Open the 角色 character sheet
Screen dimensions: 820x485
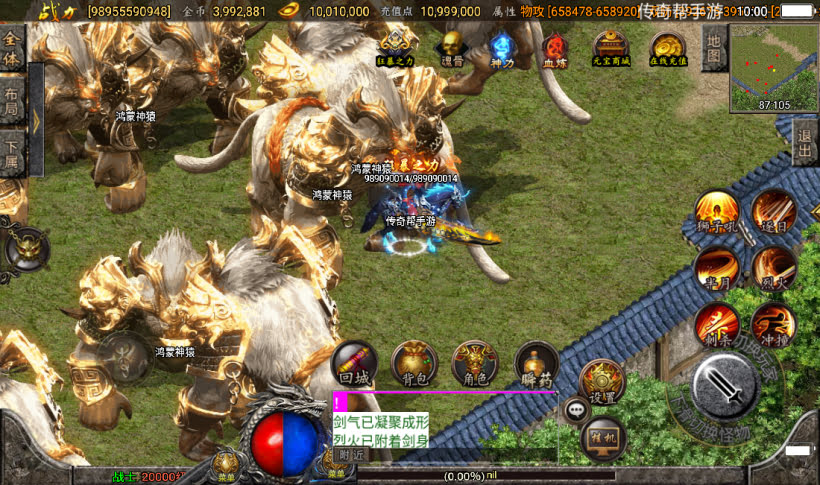475,364
